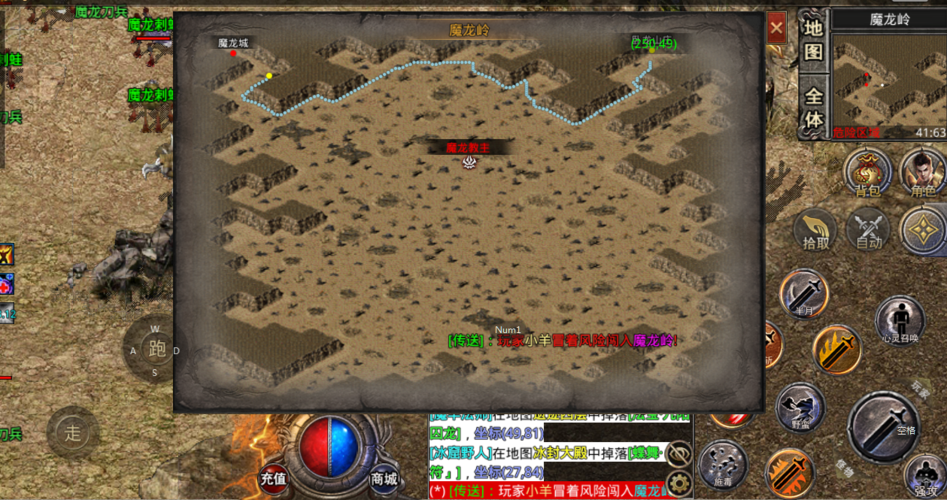947x500 pixels.
Task: Tap the 走 walk button
Action: pyautogui.click(x=72, y=432)
